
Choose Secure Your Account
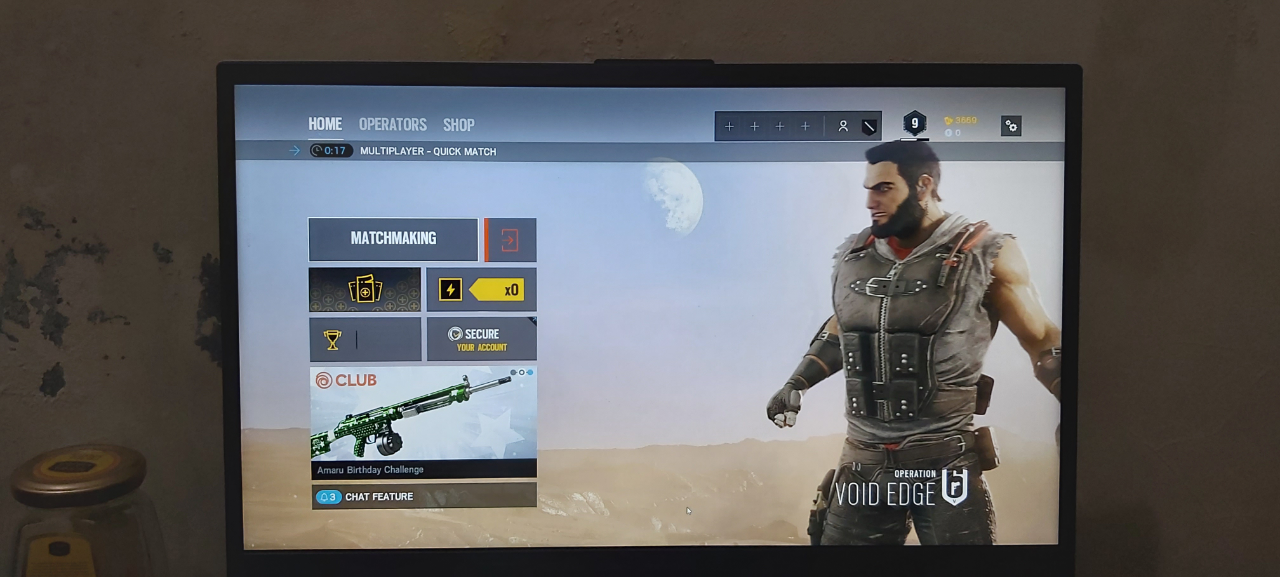(x=481, y=340)
